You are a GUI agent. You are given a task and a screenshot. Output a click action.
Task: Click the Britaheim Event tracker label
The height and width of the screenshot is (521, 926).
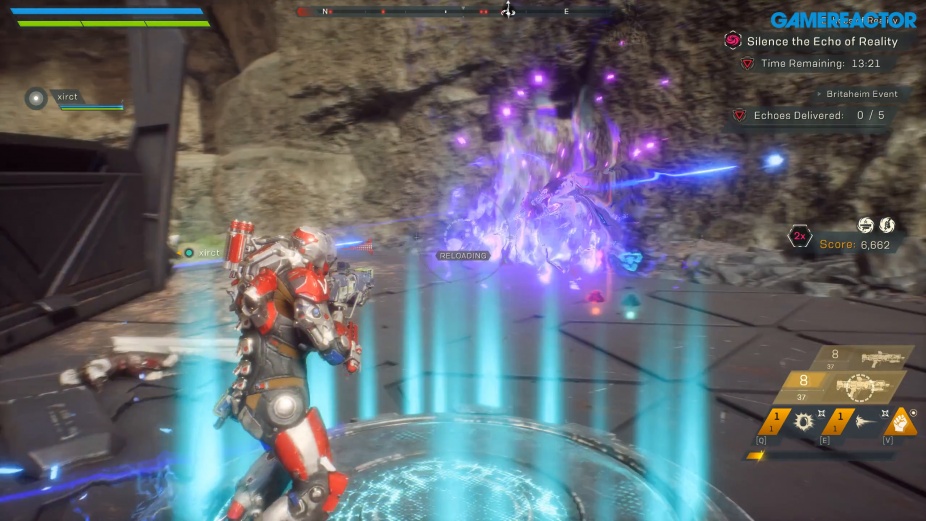(x=861, y=94)
